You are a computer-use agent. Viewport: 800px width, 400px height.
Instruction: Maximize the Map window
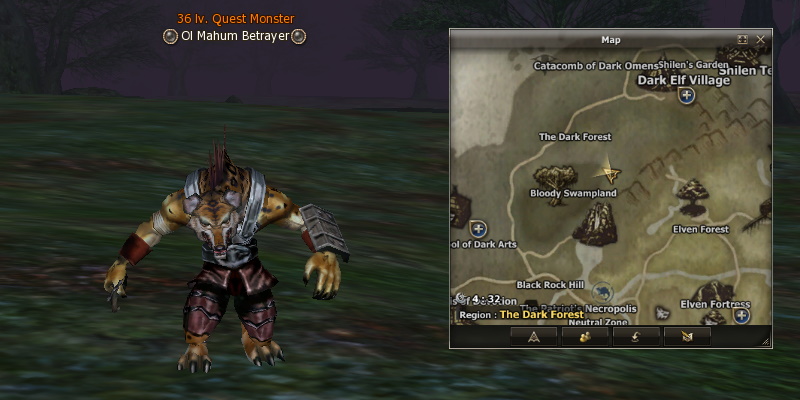tap(743, 39)
